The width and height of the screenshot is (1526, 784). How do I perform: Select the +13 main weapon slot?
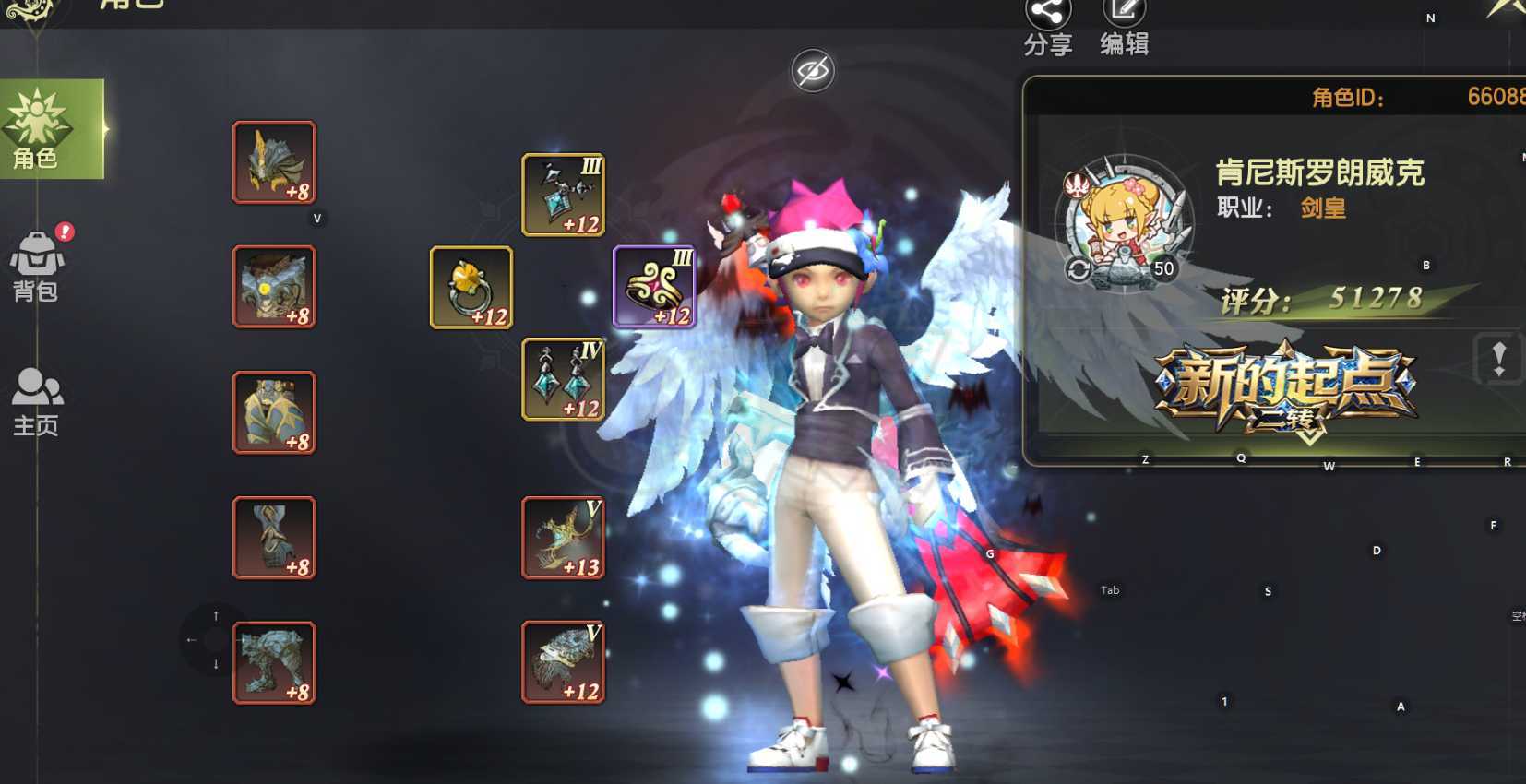[563, 538]
